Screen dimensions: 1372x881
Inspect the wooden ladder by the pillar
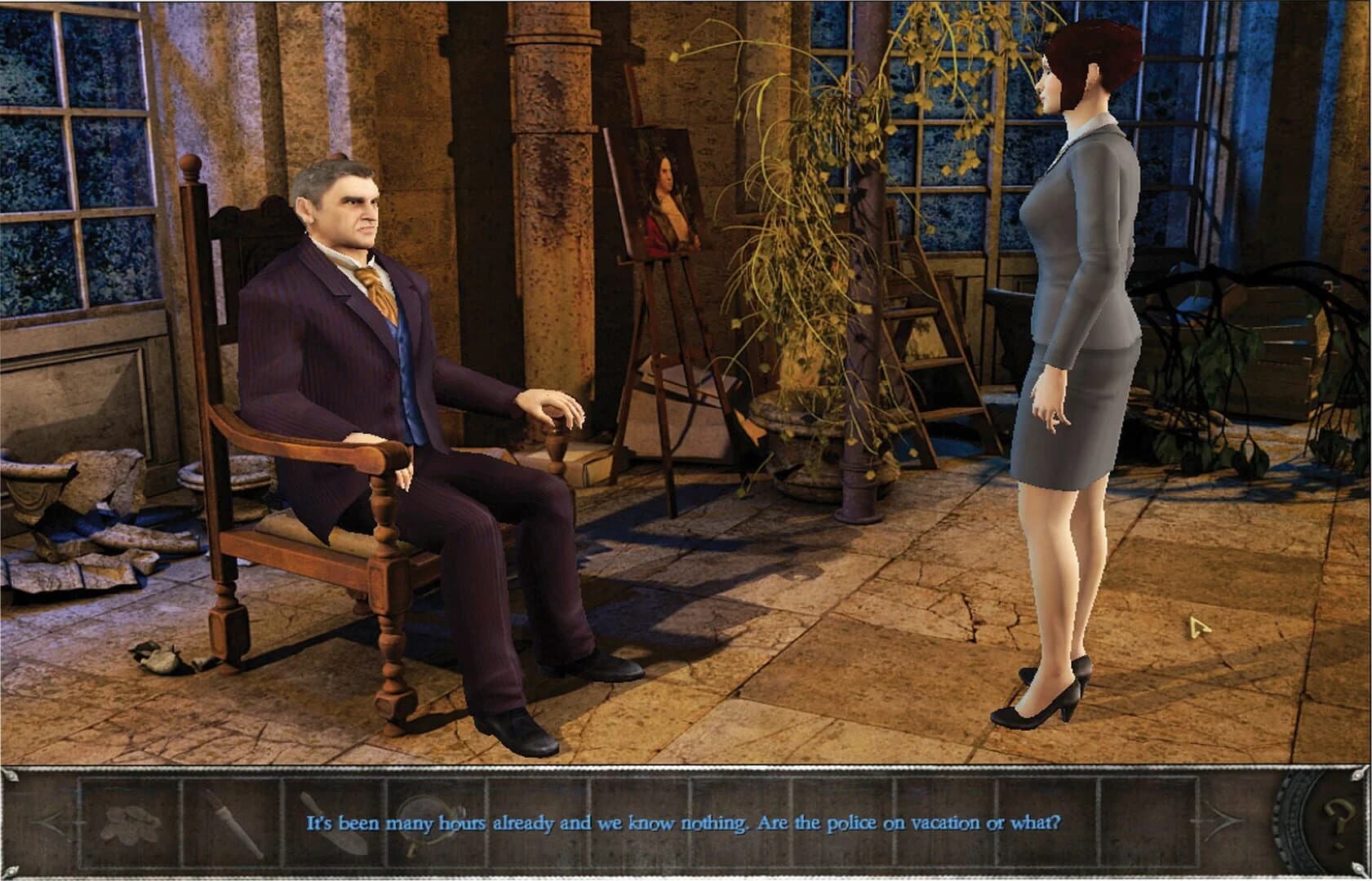[922, 343]
